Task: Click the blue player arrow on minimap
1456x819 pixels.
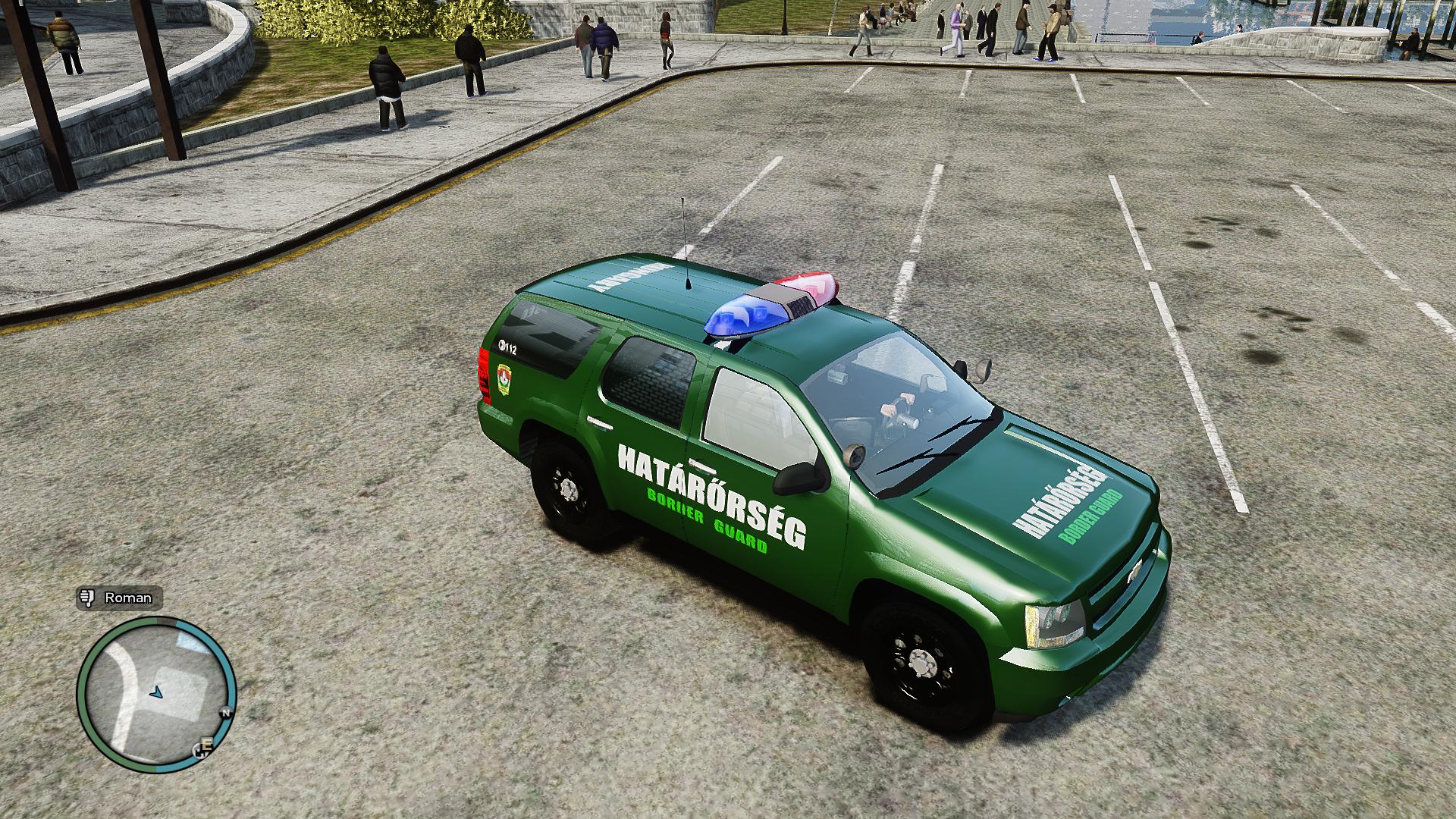Action: tap(156, 692)
